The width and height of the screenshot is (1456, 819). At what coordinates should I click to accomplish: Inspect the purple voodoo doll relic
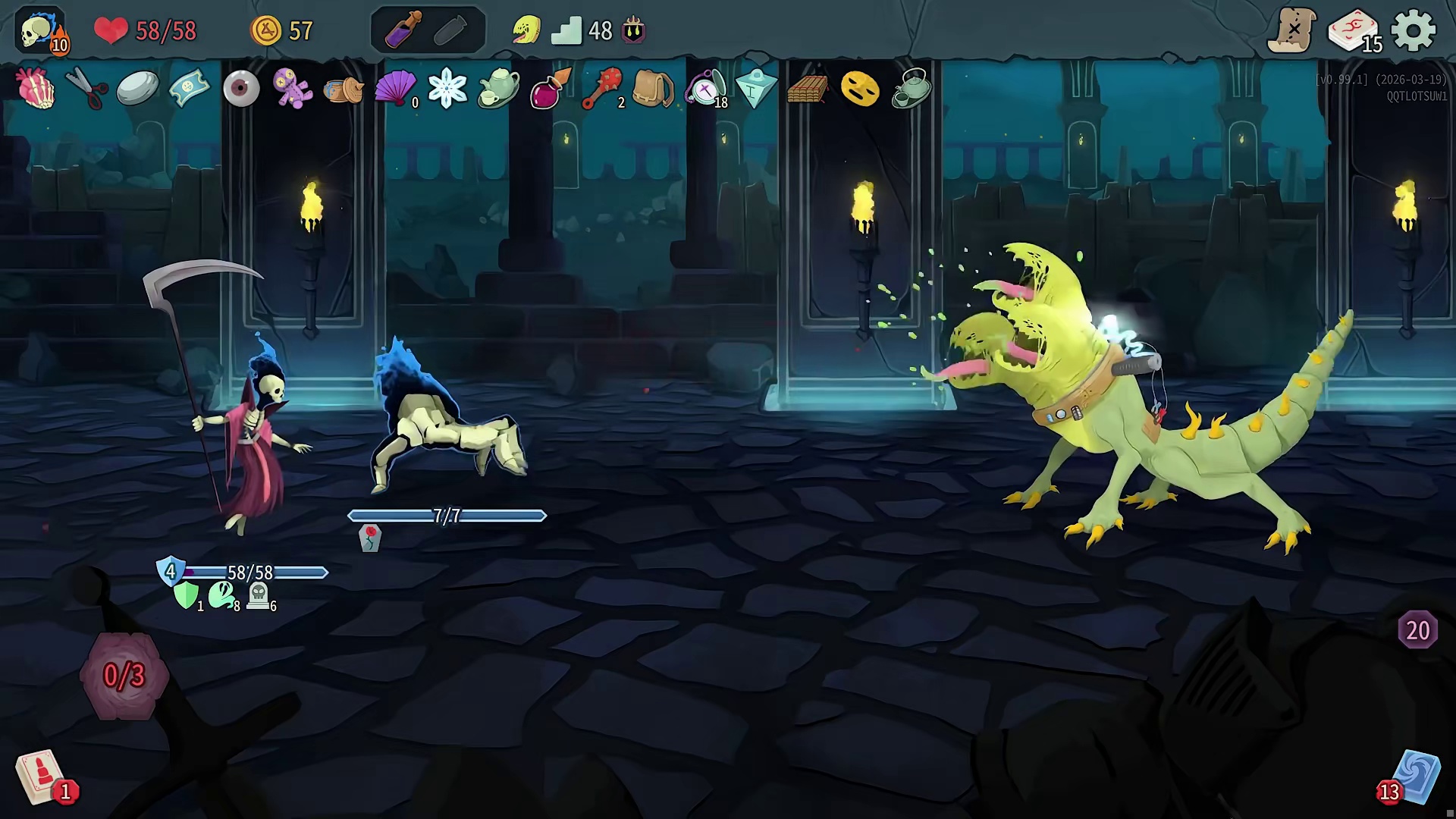pos(293,89)
